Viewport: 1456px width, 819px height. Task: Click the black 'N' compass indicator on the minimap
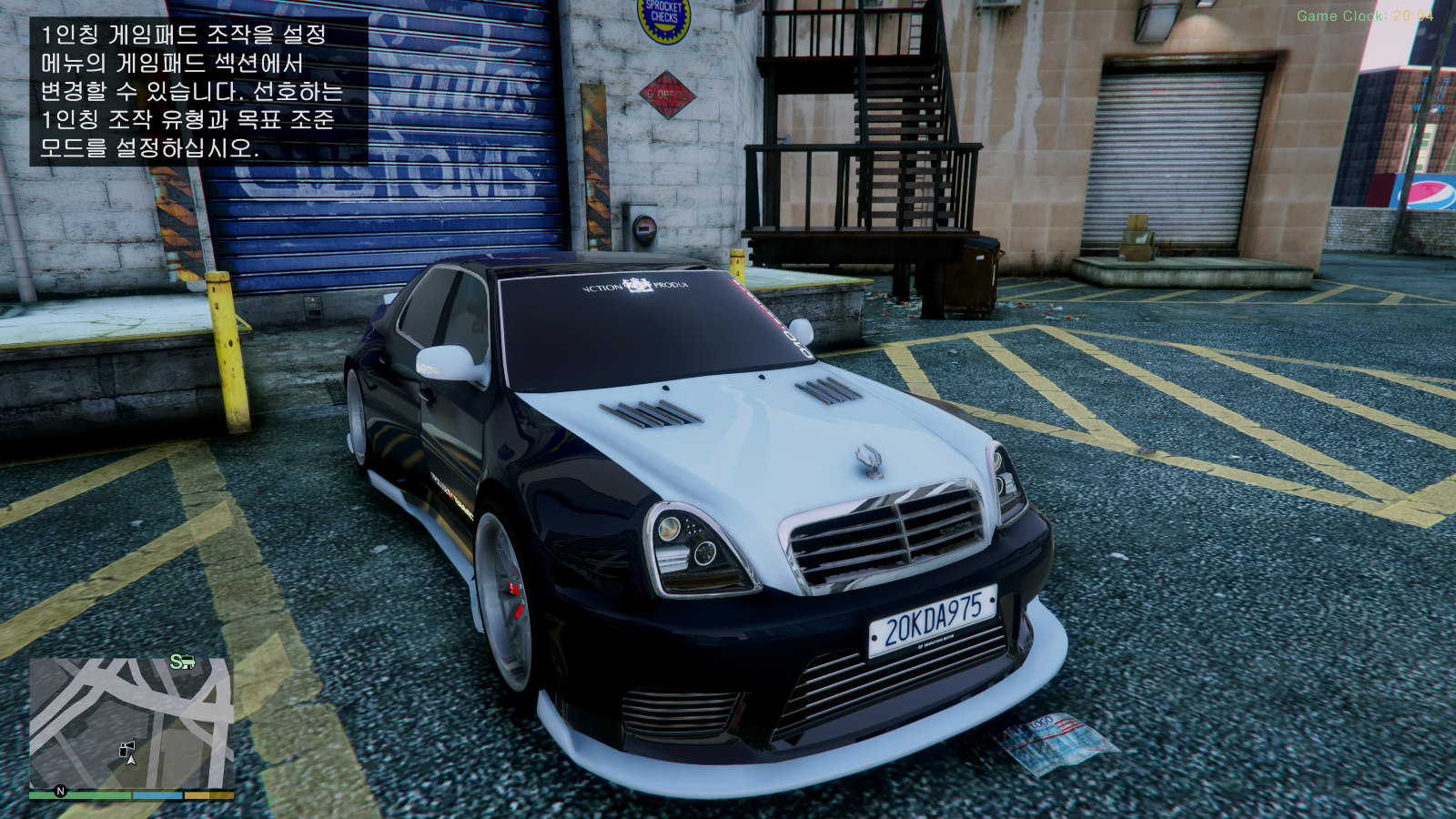click(x=61, y=791)
